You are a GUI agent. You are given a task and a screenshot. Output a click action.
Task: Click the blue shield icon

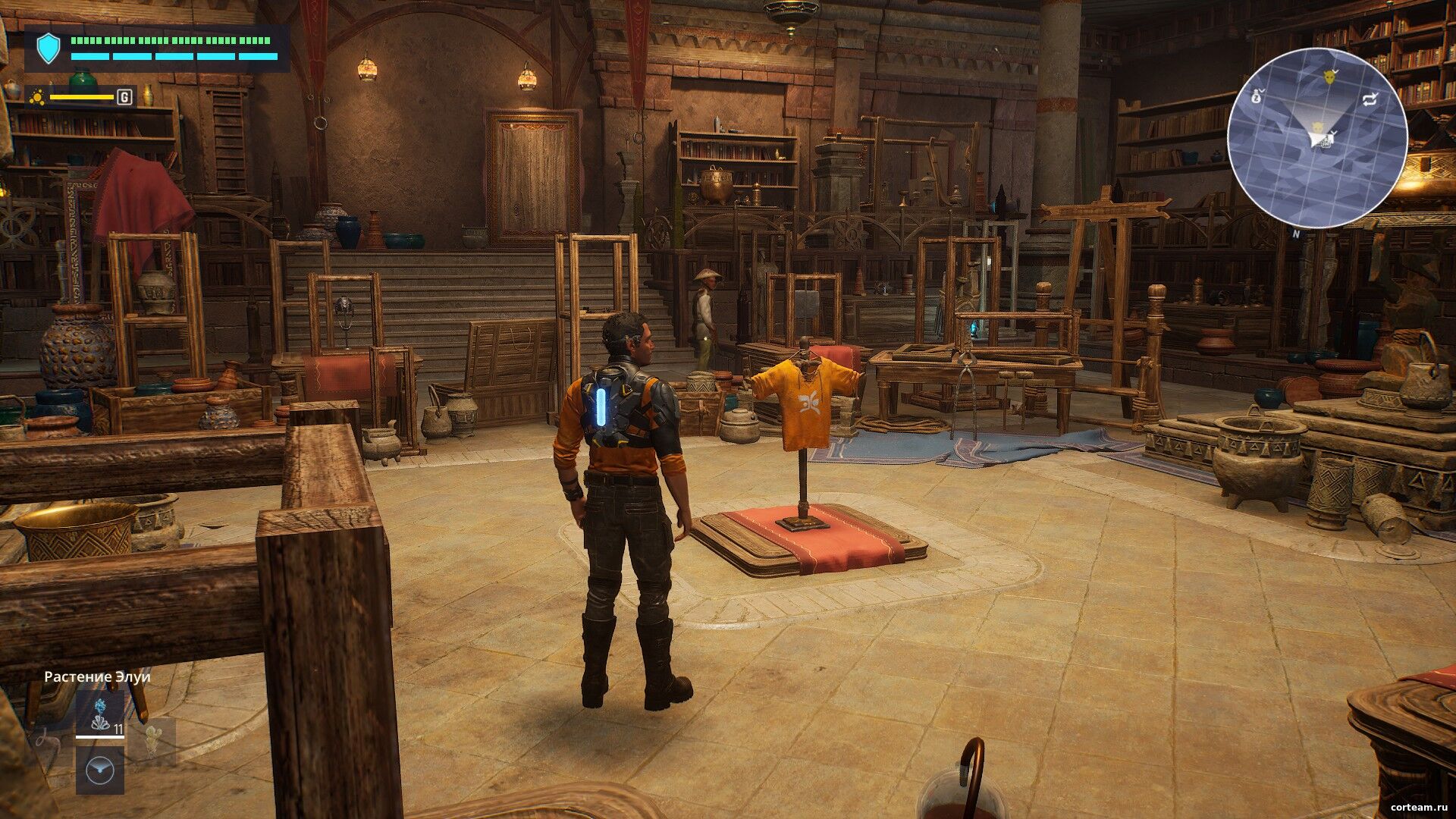pos(49,49)
